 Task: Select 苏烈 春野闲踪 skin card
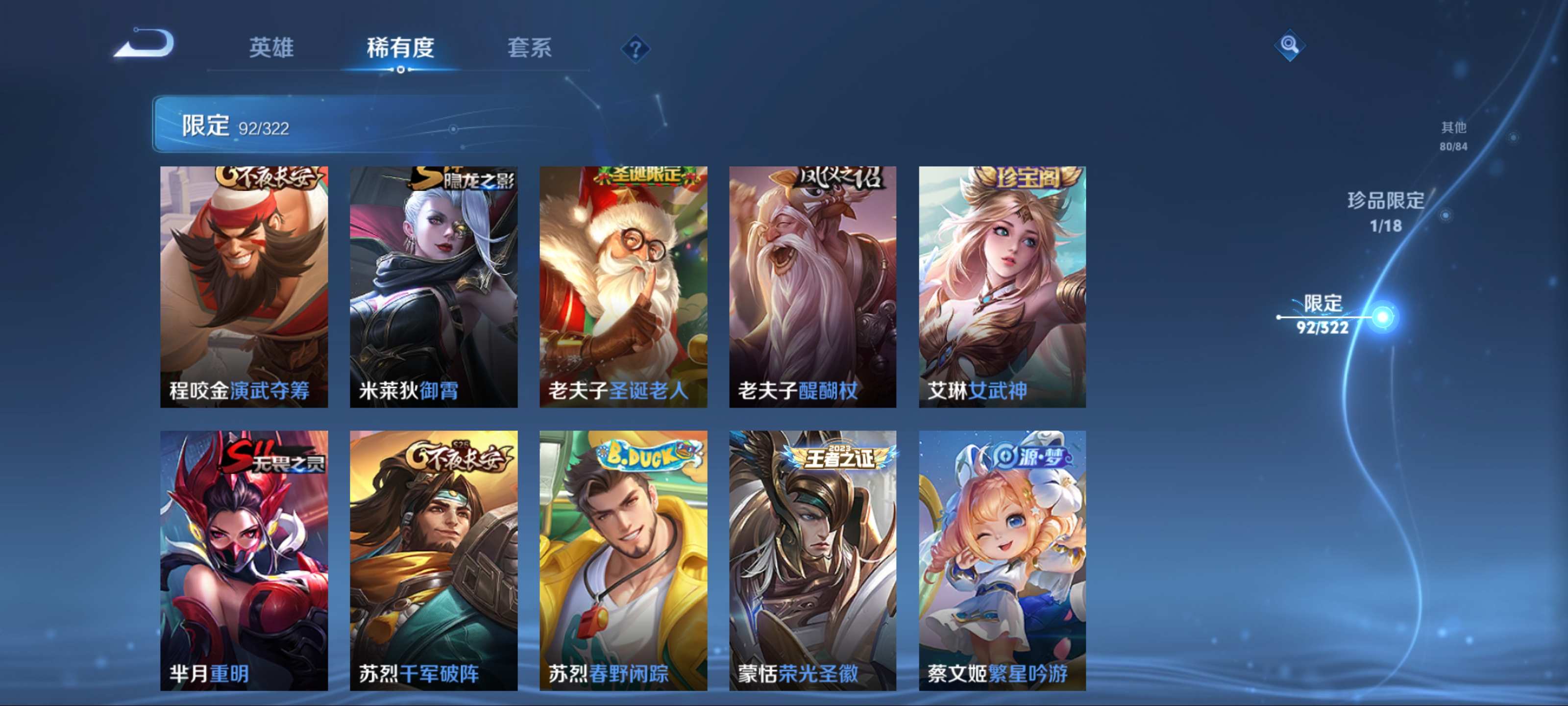click(x=623, y=560)
